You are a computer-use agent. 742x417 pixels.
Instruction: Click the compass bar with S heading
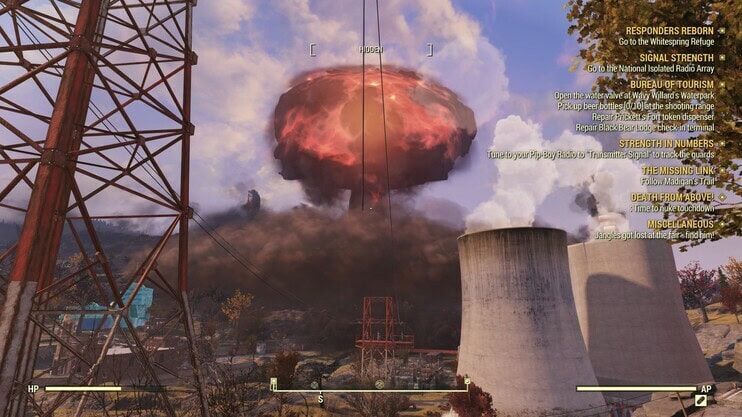pyautogui.click(x=370, y=388)
